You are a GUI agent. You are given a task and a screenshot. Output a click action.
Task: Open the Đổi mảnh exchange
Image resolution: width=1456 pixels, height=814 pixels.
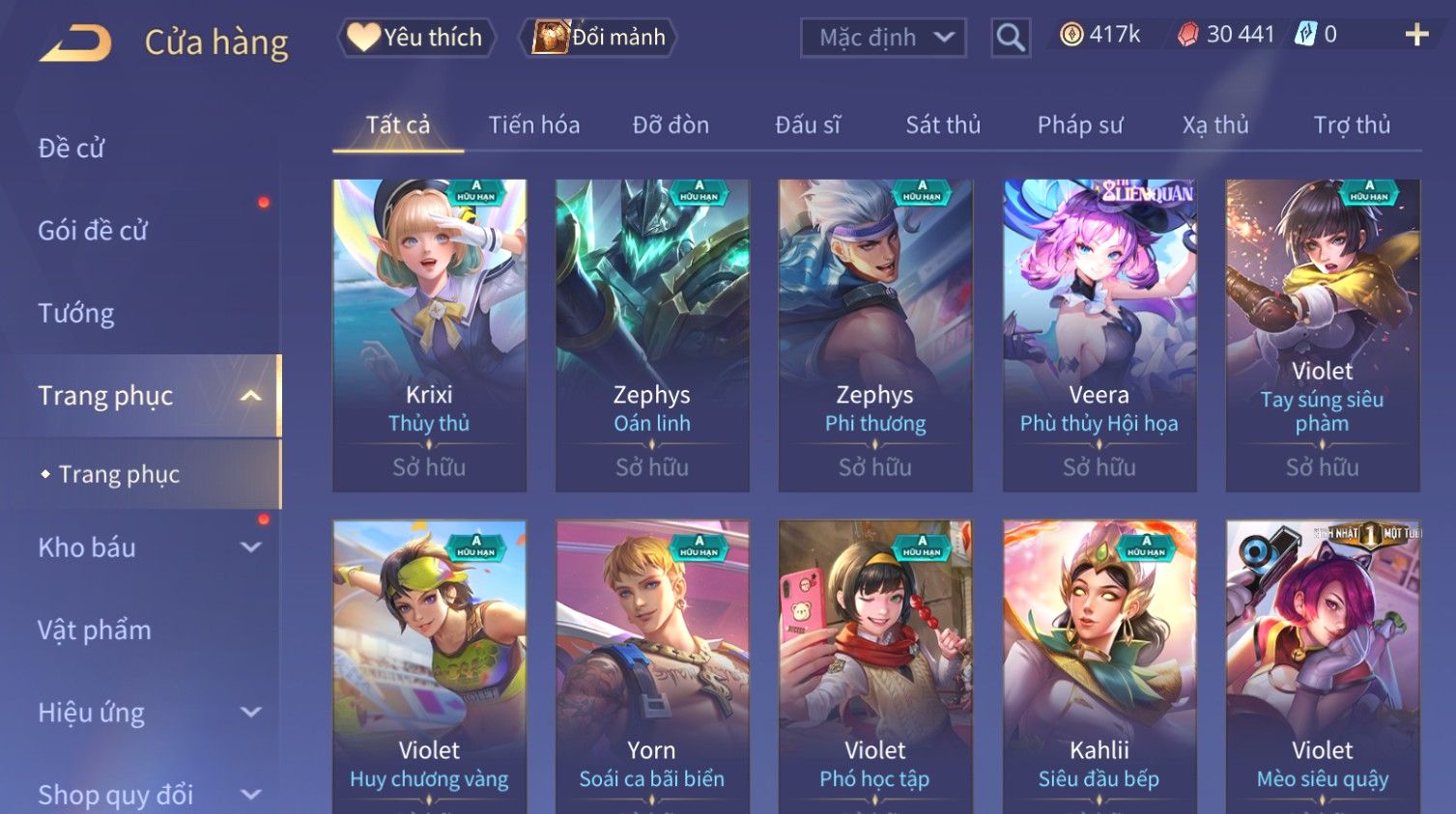(599, 38)
